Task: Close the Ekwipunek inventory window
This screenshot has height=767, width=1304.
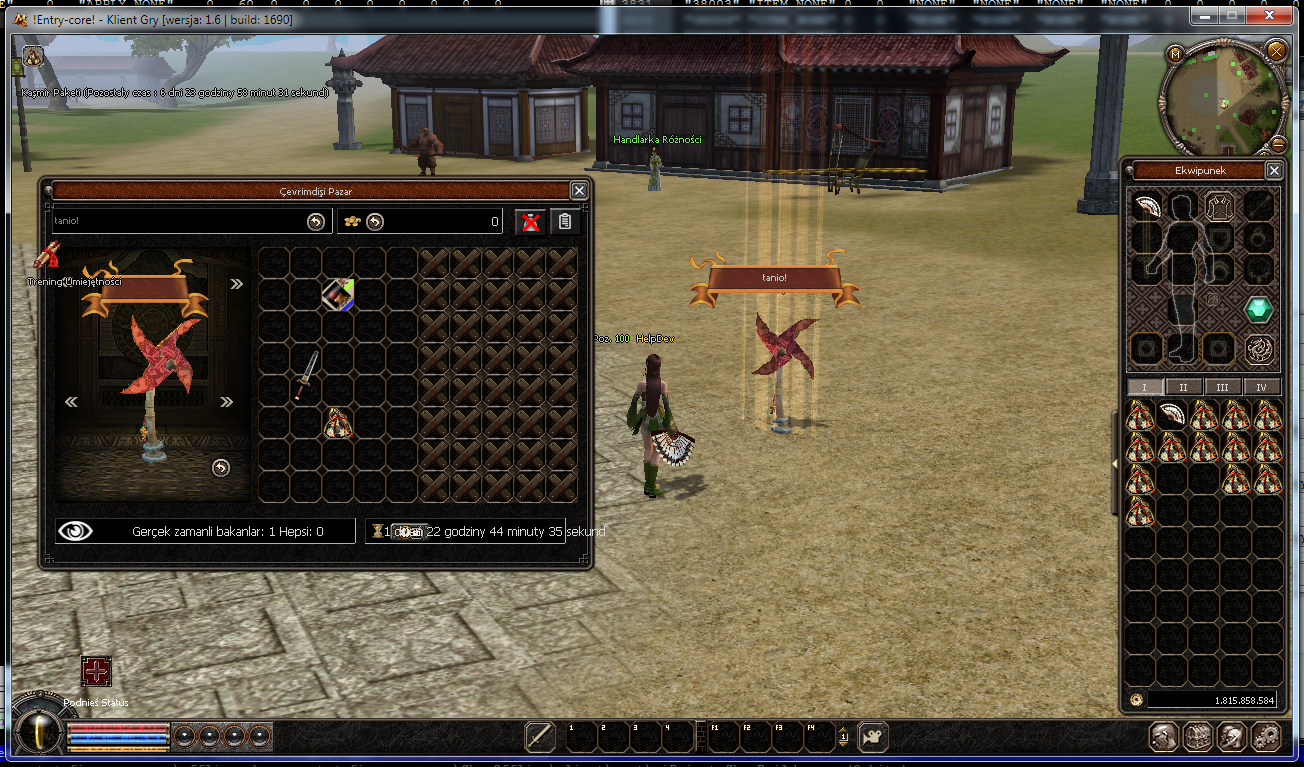Action: [x=1274, y=170]
